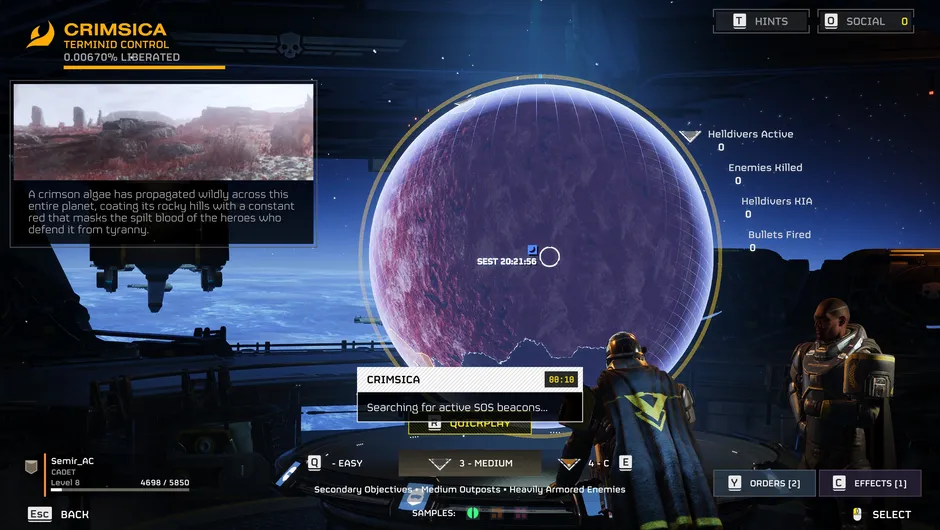Image resolution: width=940 pixels, height=530 pixels.
Task: Select the 3 - Medium difficulty
Action: click(x=470, y=464)
